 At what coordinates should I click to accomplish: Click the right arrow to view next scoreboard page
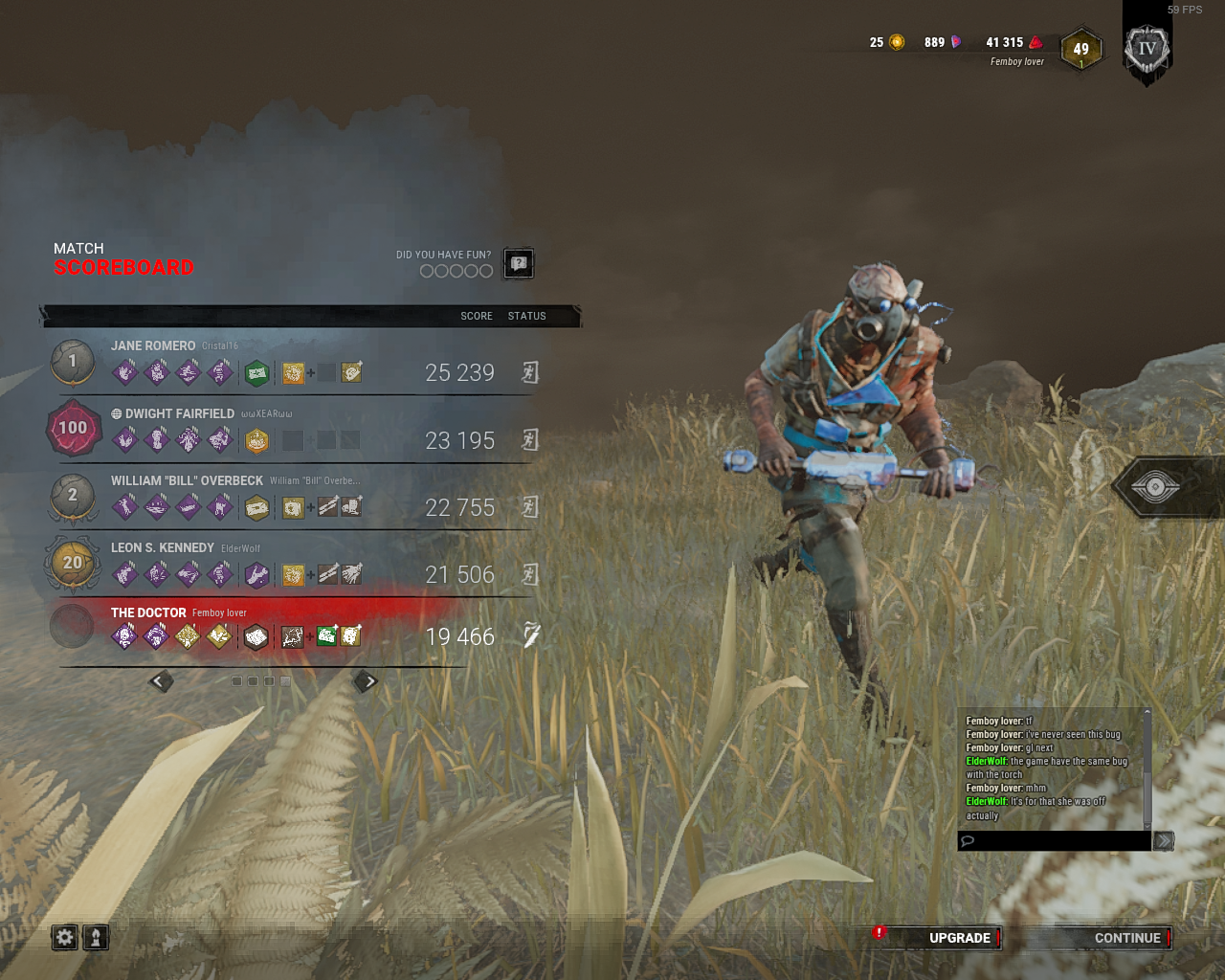tap(366, 680)
